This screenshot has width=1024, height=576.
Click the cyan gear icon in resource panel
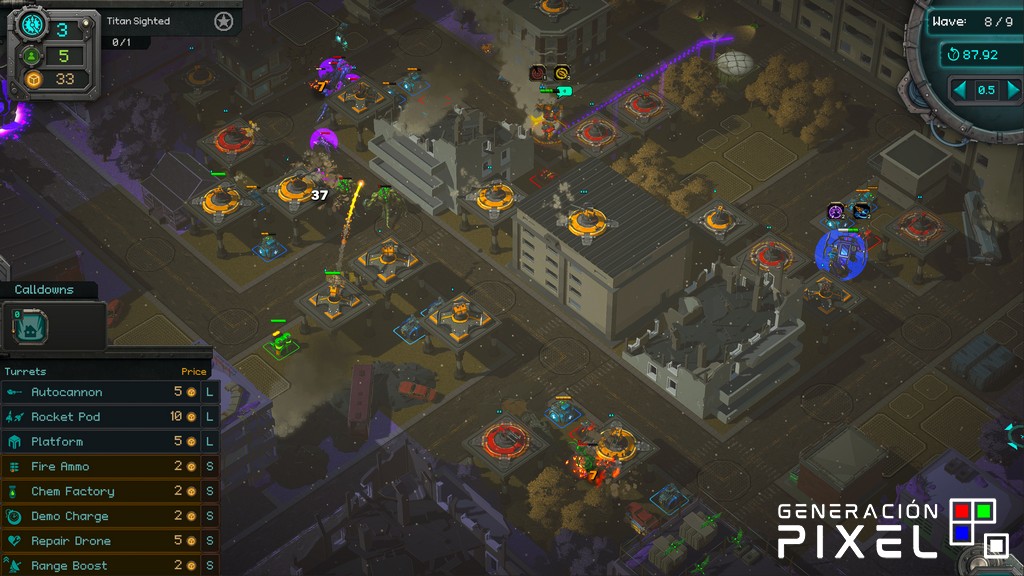[31, 26]
